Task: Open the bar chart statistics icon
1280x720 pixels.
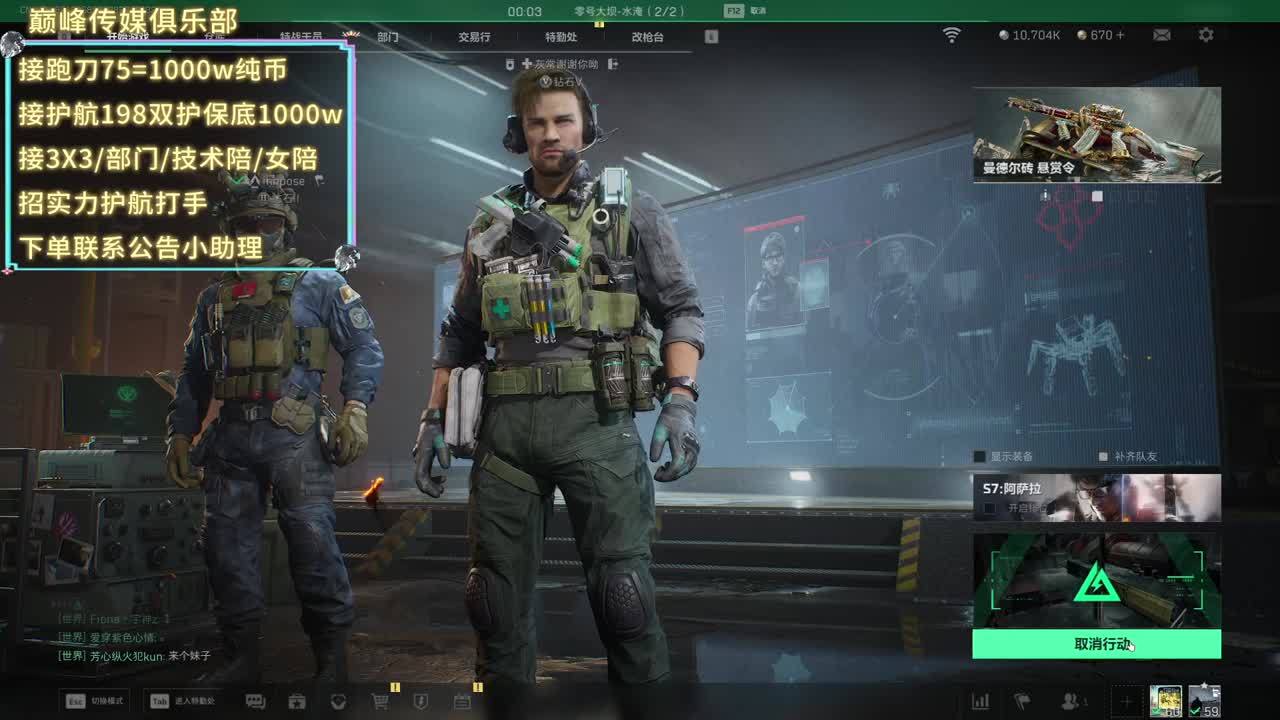Action: point(981,701)
